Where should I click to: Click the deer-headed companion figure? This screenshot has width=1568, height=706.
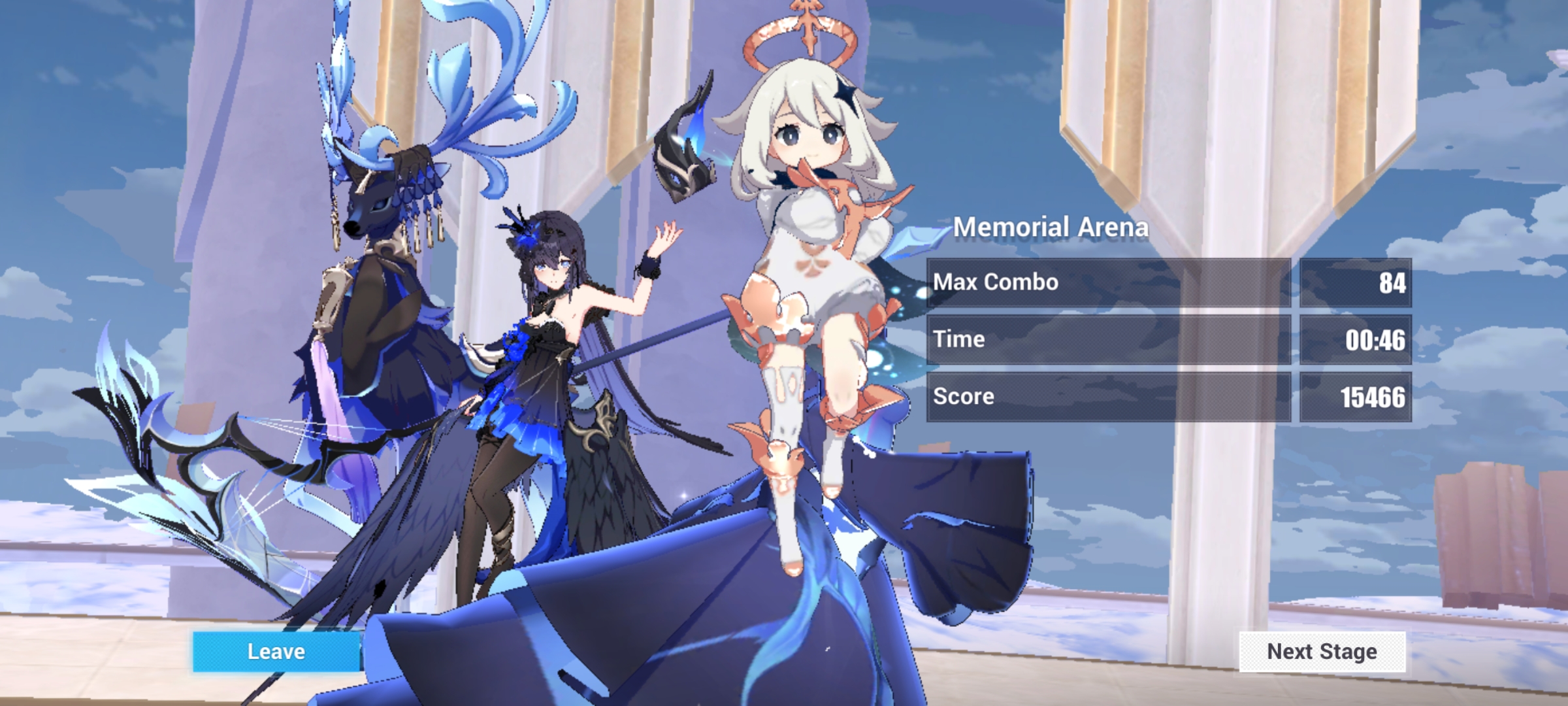pos(372,216)
